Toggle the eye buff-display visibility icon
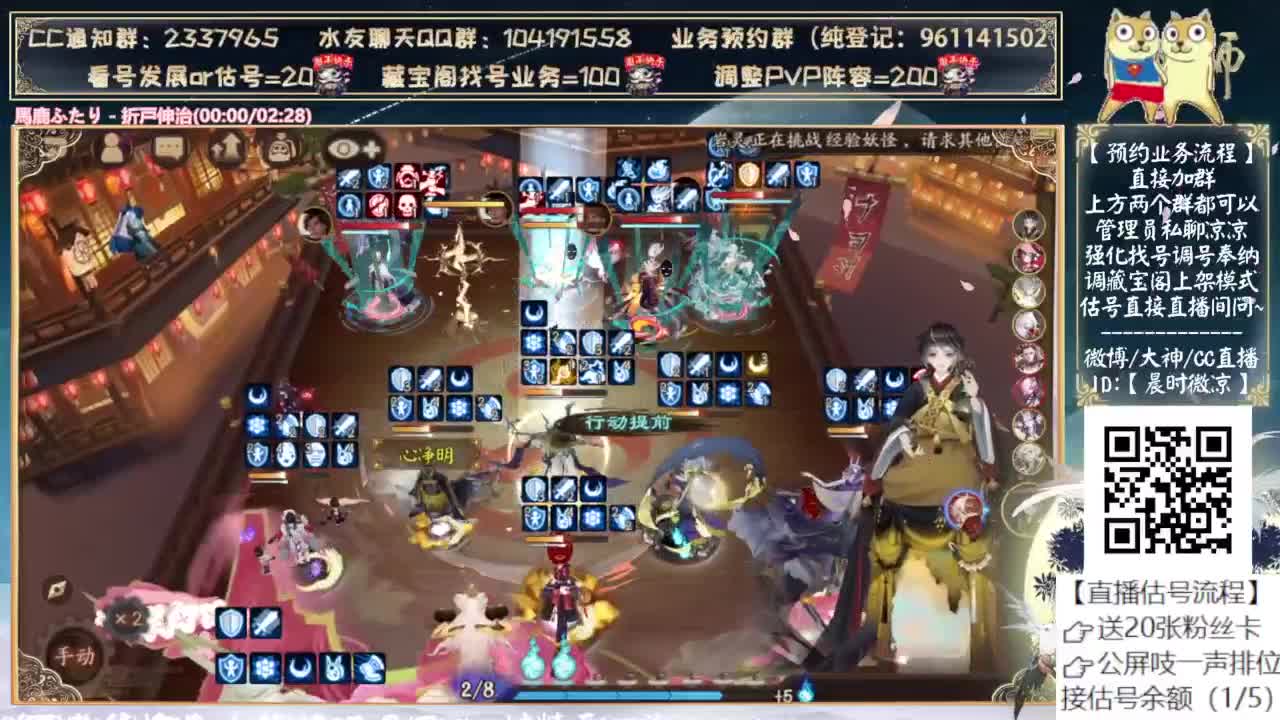Screen dimensions: 1280x720 pyautogui.click(x=343, y=148)
